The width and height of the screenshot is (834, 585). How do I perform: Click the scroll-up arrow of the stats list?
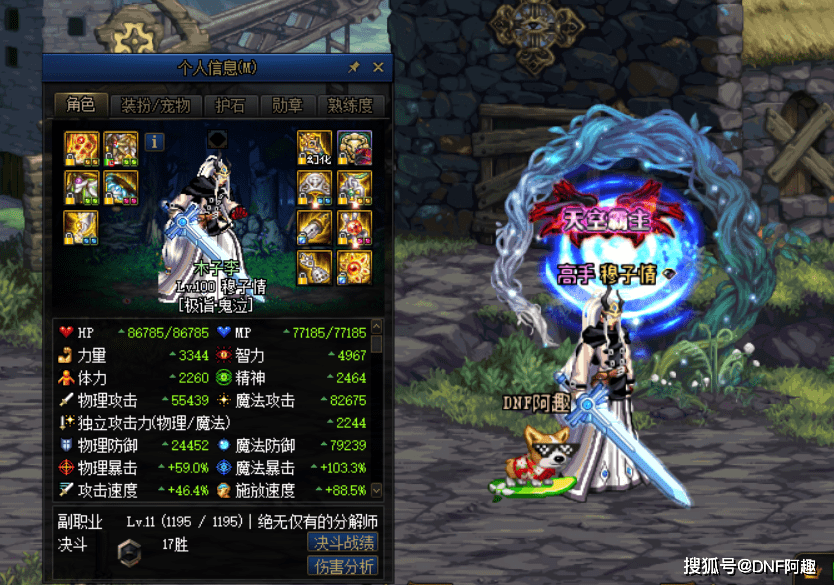pos(376,327)
